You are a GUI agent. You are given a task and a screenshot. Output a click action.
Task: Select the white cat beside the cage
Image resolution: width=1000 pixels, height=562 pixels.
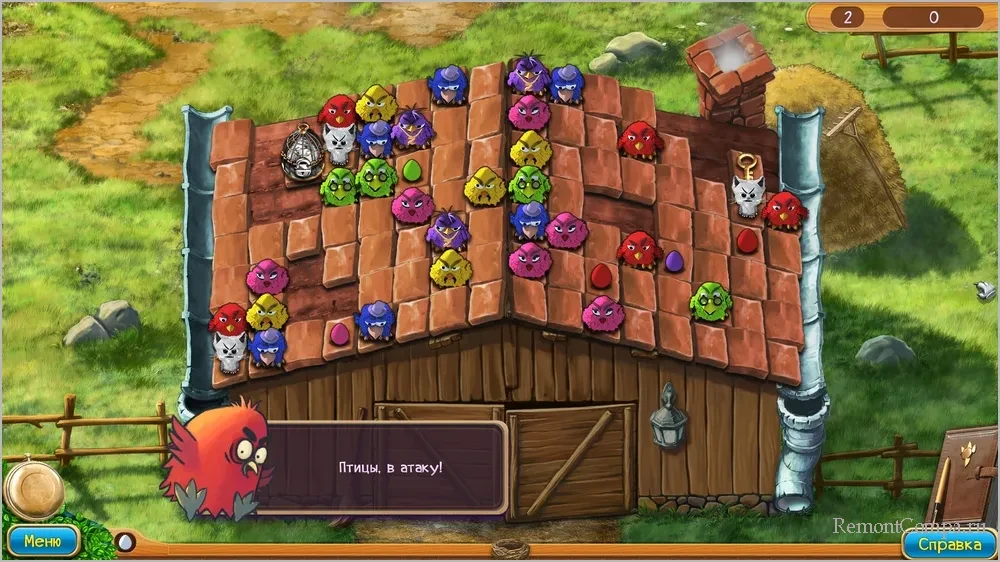click(x=340, y=144)
